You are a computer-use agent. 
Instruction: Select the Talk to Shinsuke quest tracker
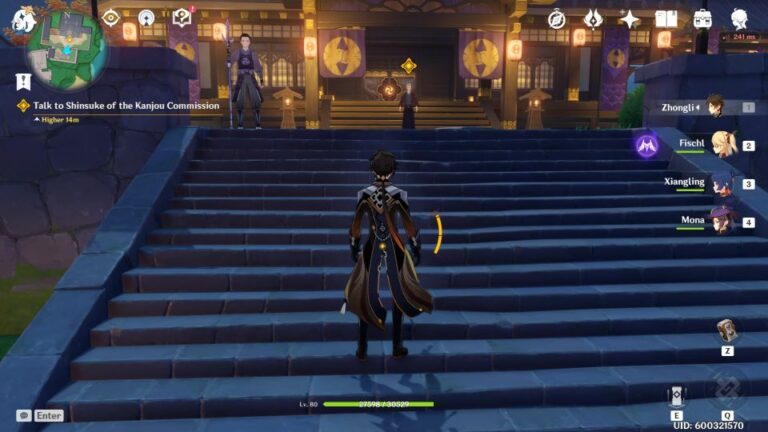pos(118,105)
